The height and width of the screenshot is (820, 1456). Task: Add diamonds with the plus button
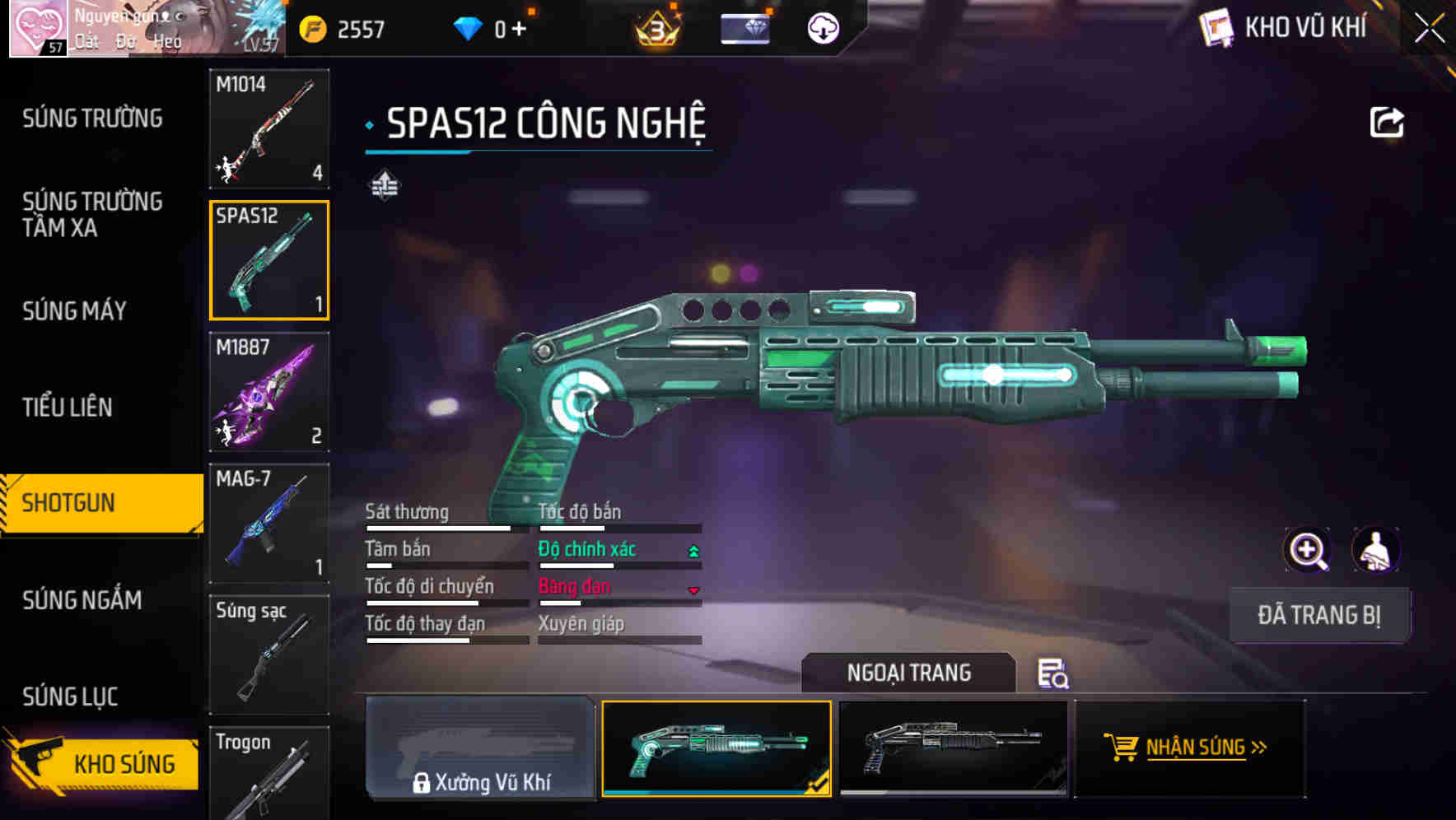point(519,29)
